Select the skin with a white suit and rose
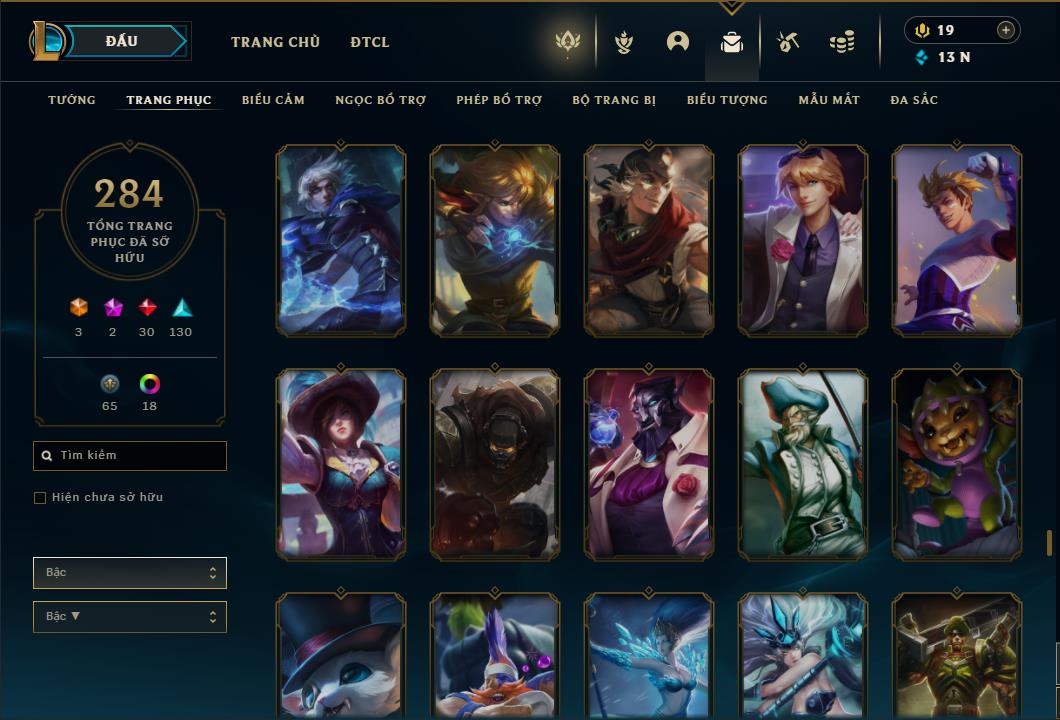 click(x=803, y=240)
